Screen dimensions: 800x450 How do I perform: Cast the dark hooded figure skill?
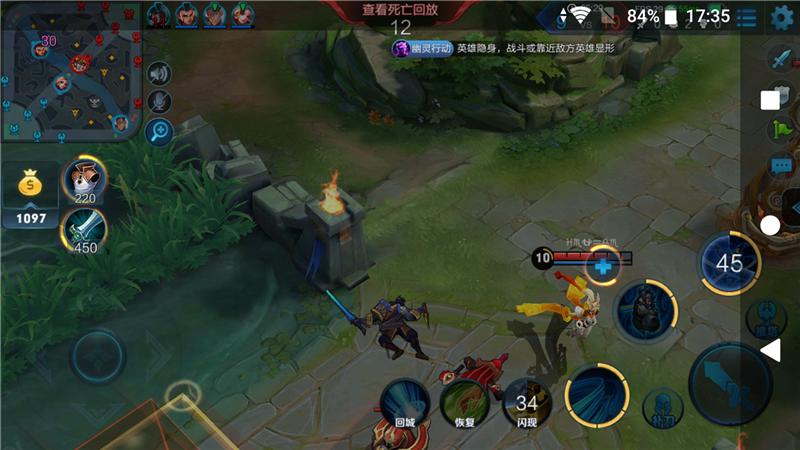(x=642, y=312)
